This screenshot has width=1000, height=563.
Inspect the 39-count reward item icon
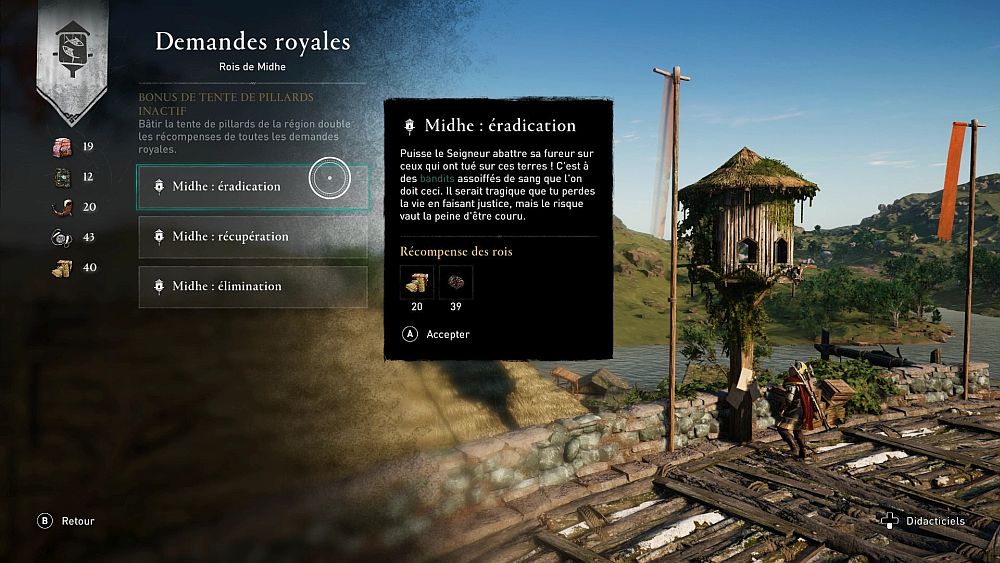pyautogui.click(x=456, y=283)
